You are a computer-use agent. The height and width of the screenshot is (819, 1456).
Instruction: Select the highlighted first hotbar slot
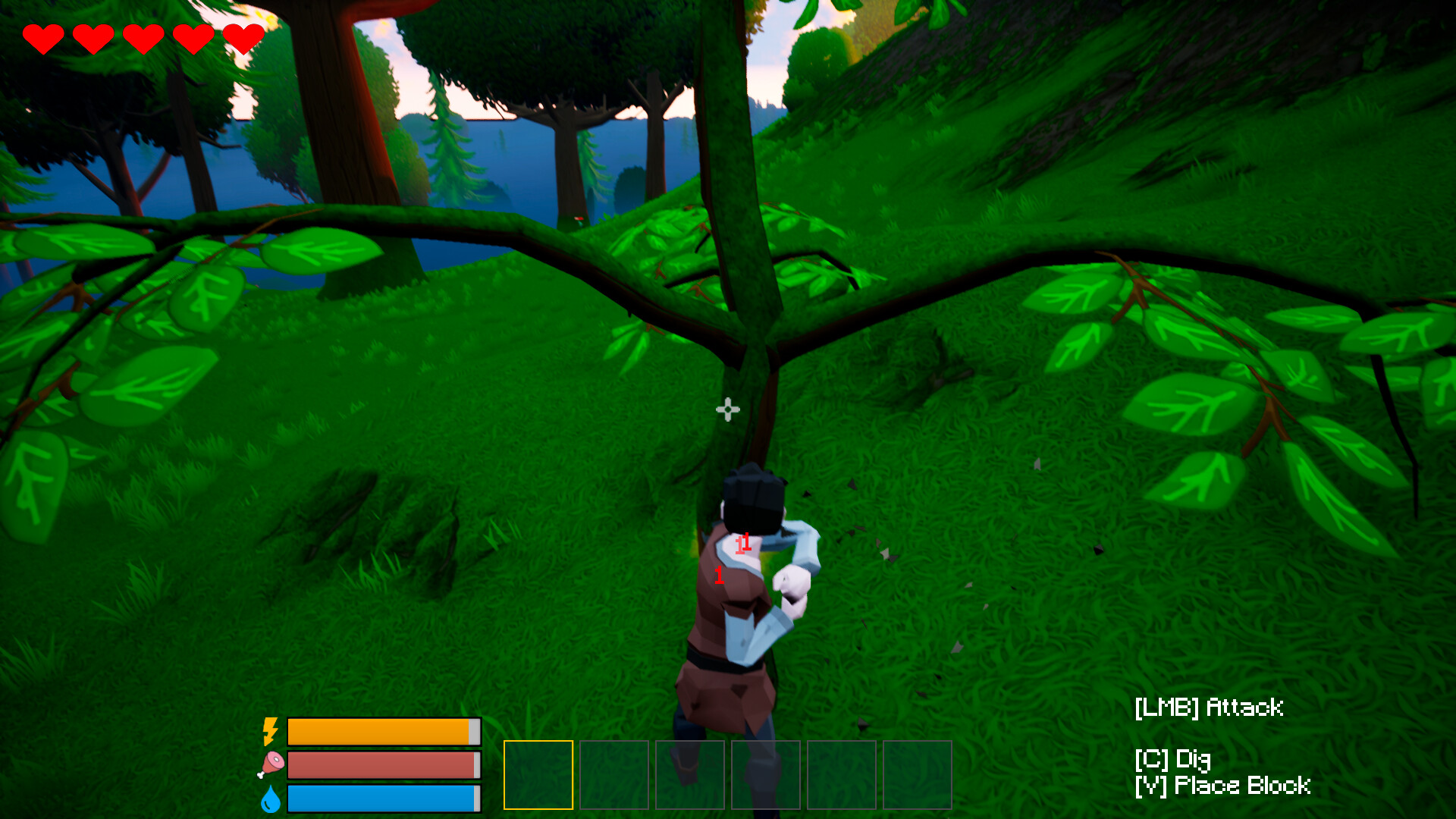538,775
